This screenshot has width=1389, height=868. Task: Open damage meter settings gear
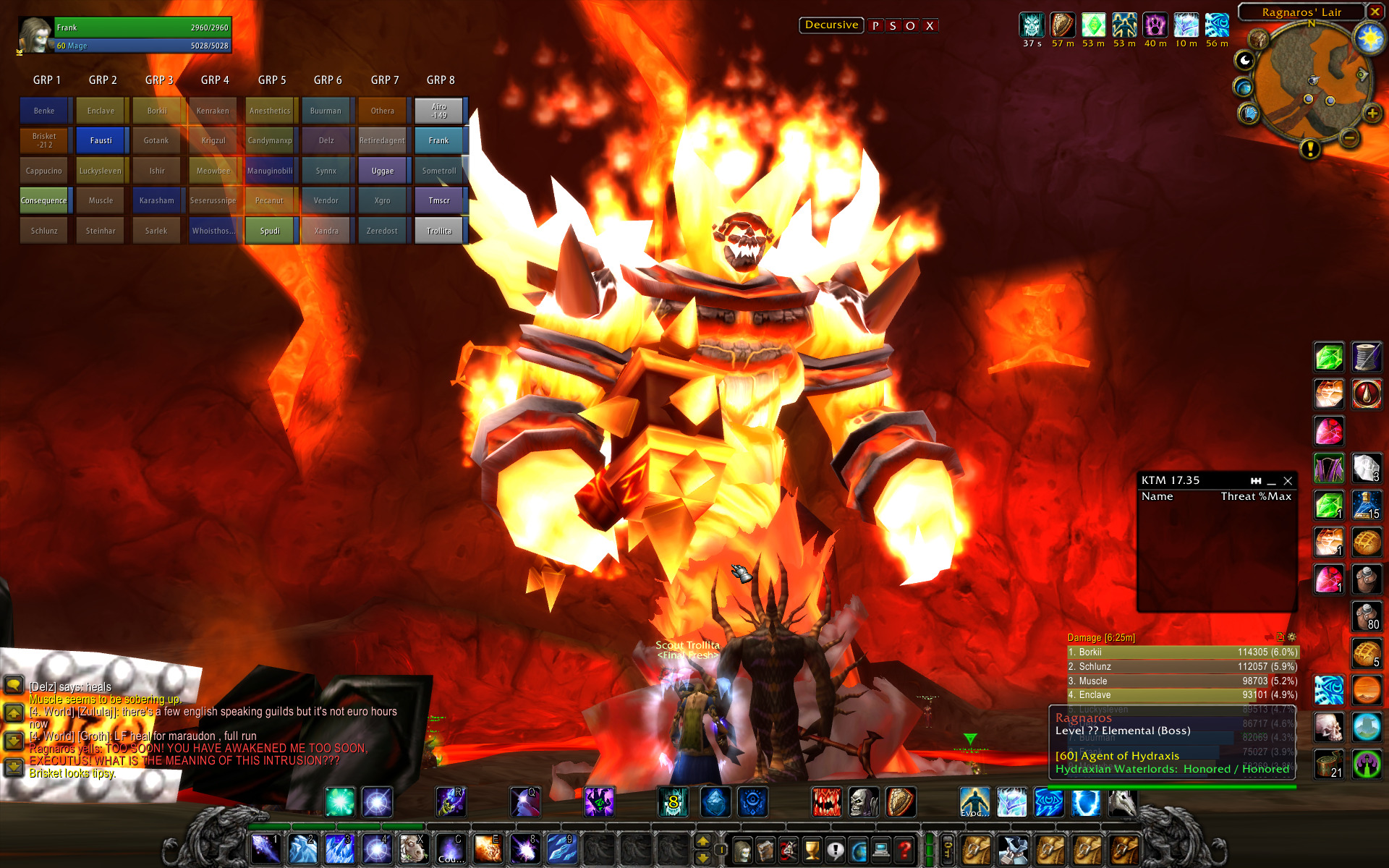(x=1291, y=637)
